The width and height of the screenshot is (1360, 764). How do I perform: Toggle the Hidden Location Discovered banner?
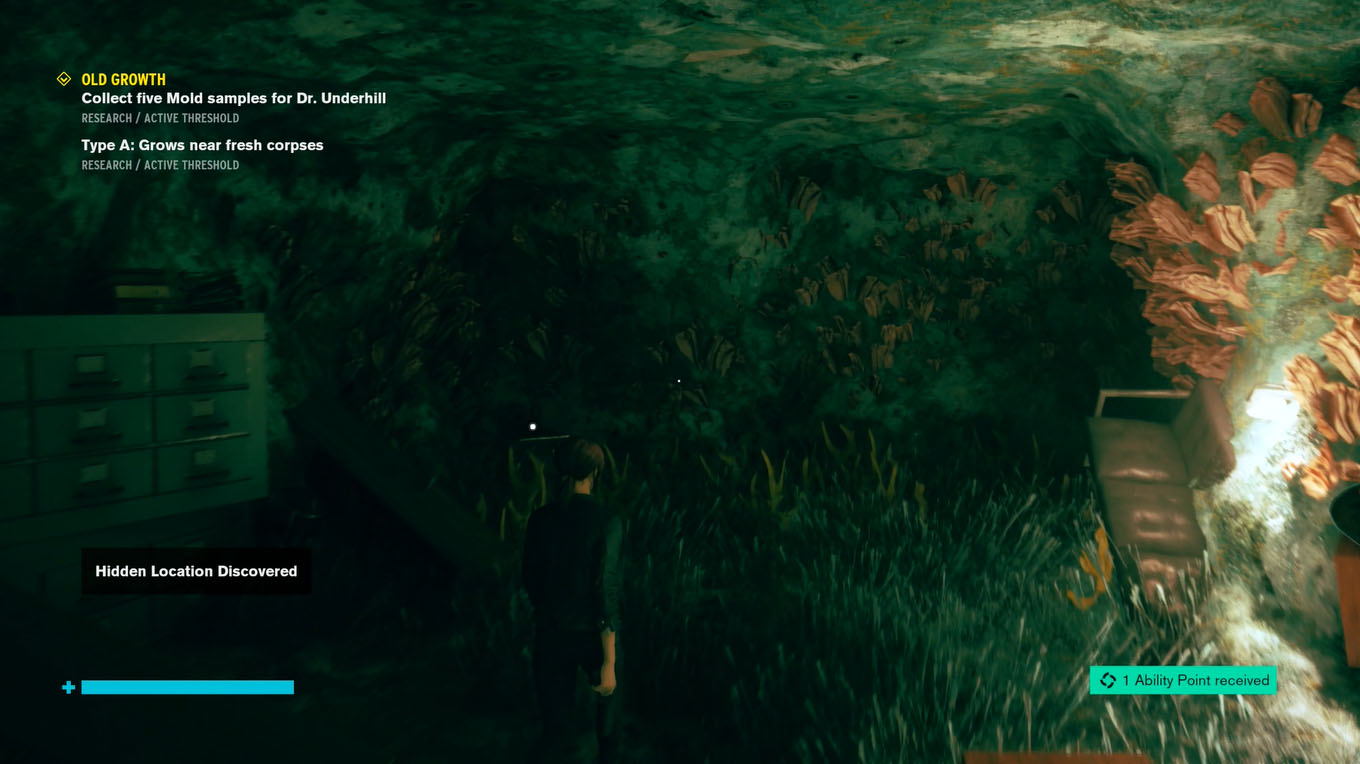196,571
